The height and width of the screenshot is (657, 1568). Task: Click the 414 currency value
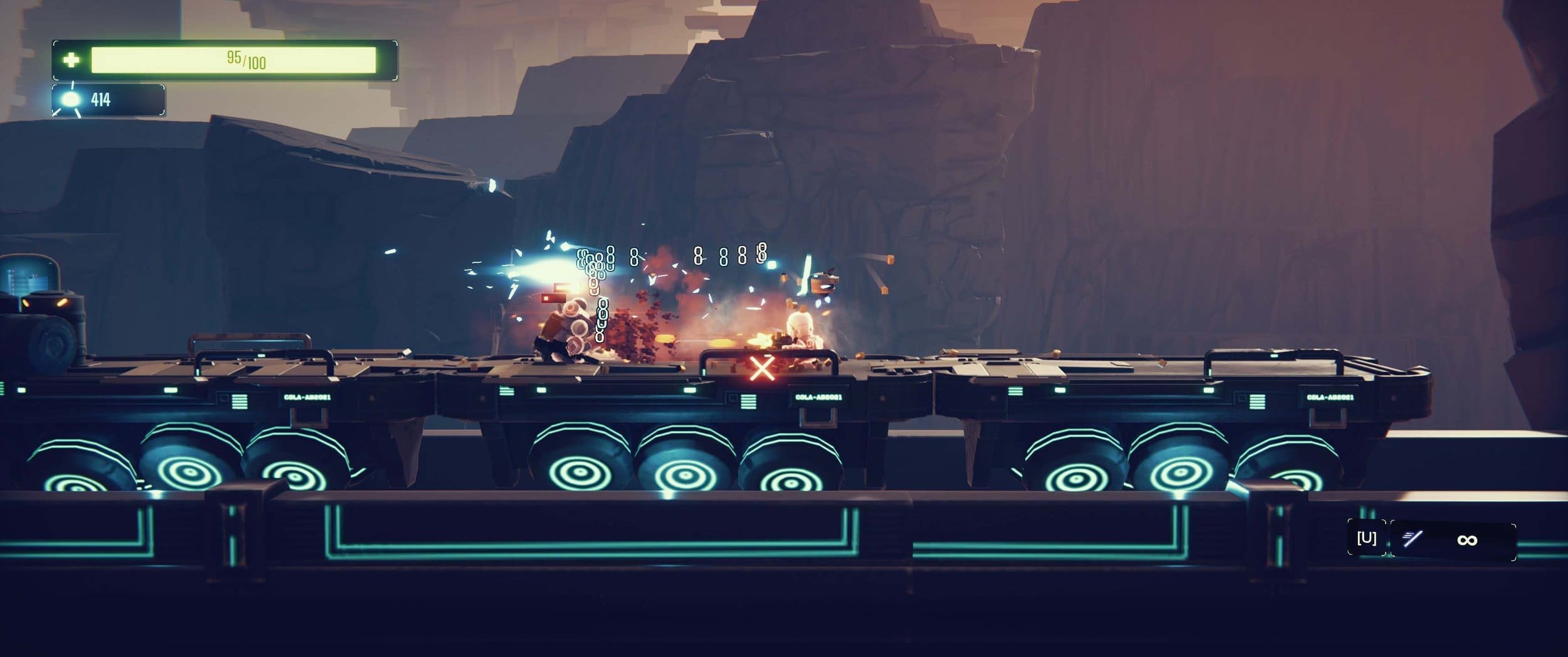[x=103, y=97]
